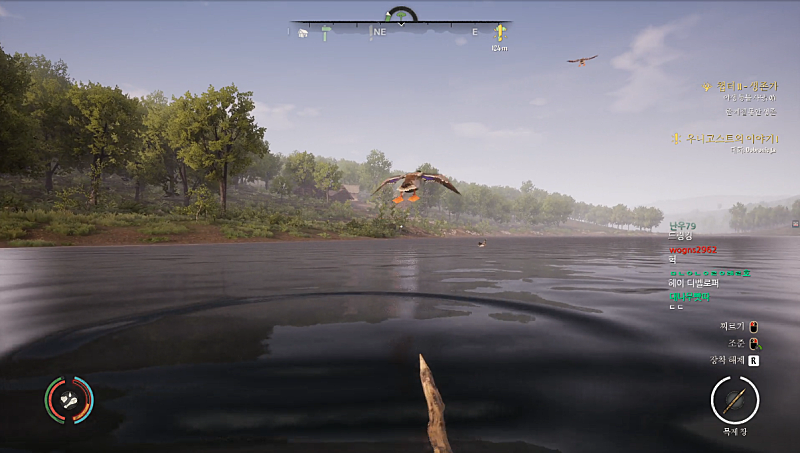Click the green tree icon above the compass

(x=401, y=15)
